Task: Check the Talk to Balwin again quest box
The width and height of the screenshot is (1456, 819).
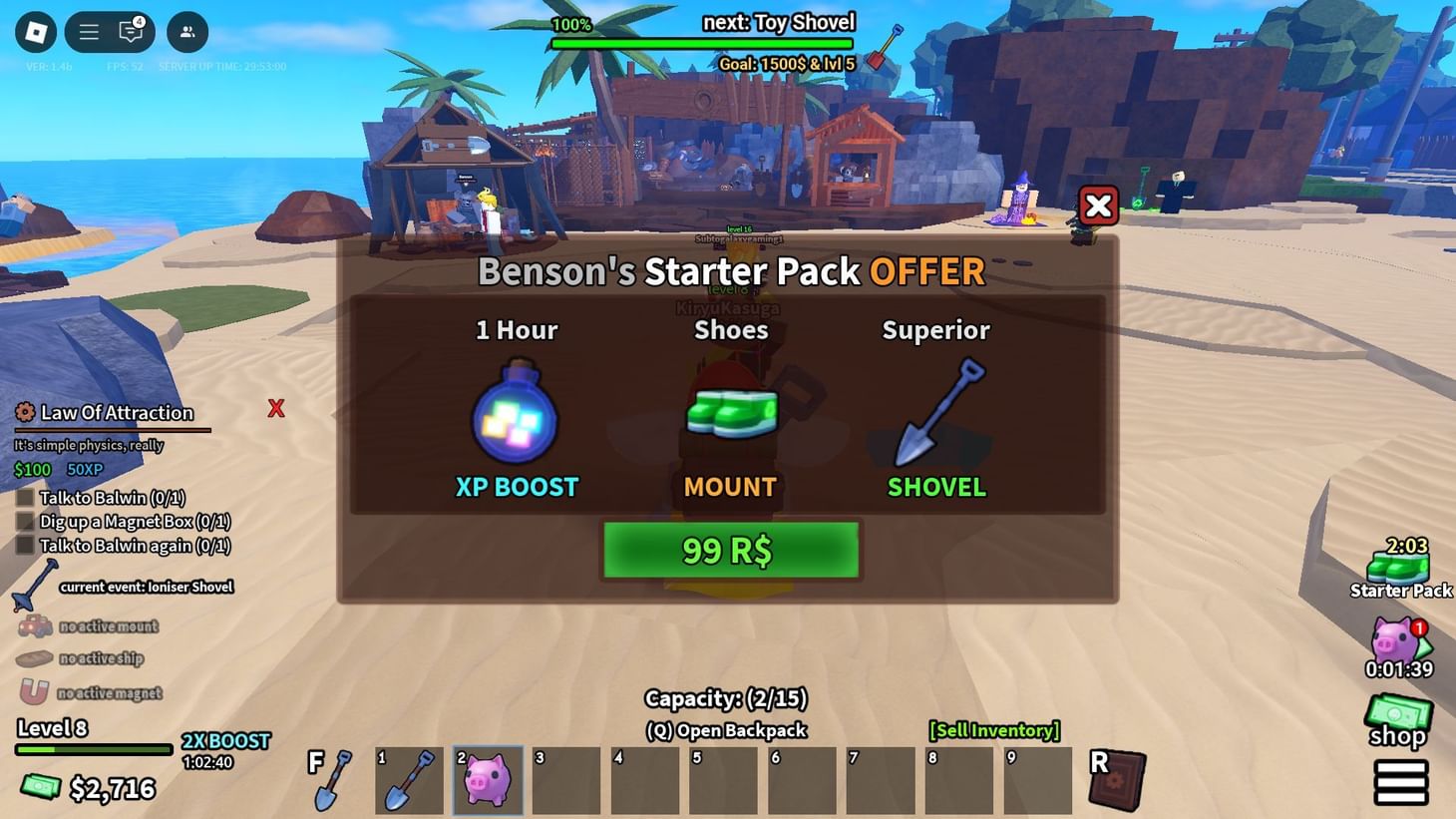Action: click(24, 545)
